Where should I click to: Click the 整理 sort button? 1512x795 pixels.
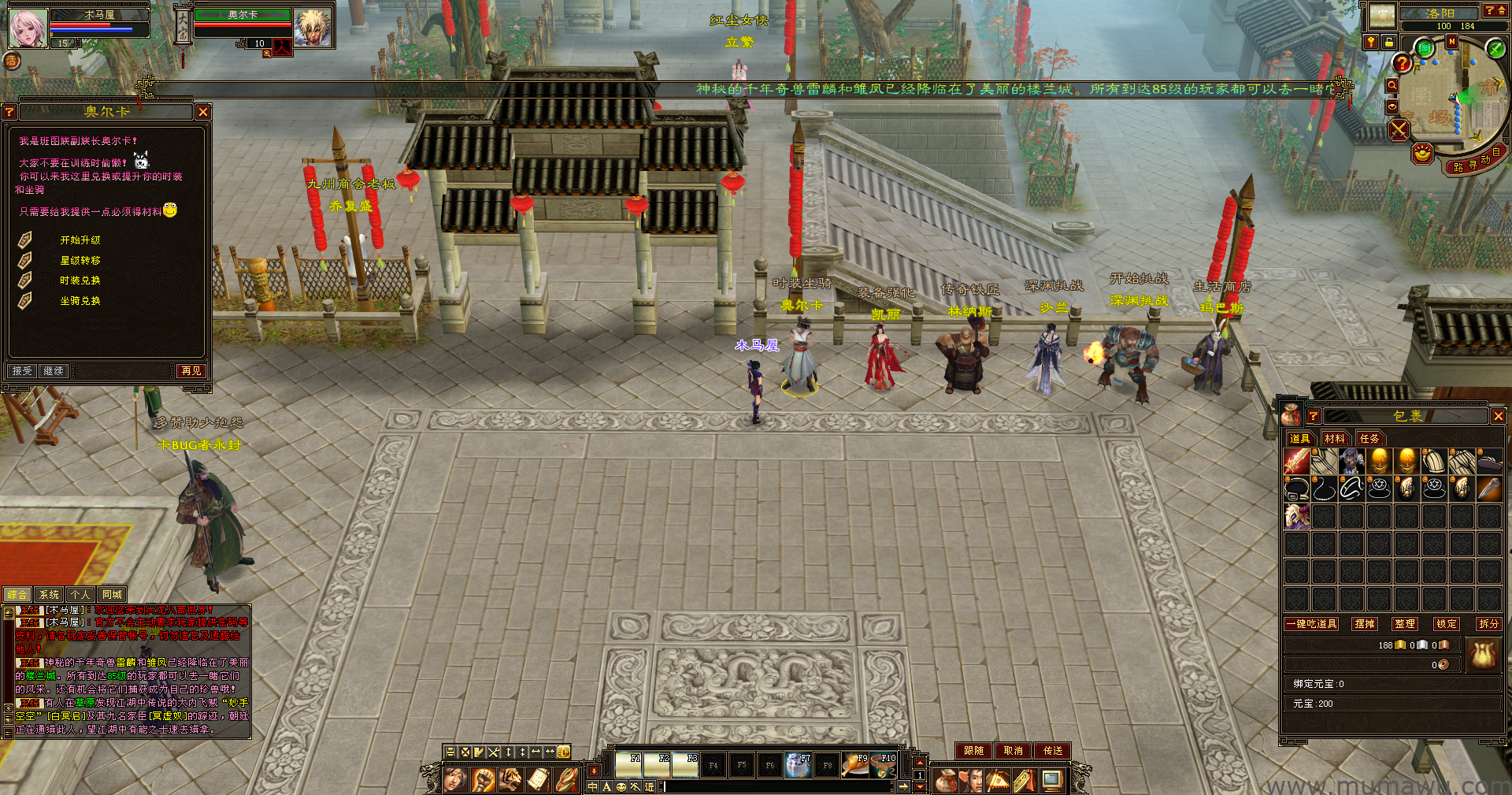point(1404,624)
